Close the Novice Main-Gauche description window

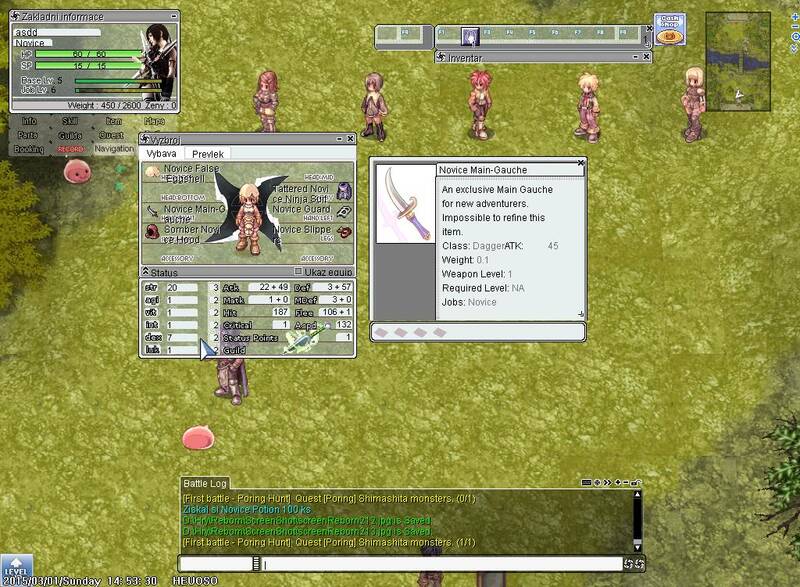pyautogui.click(x=580, y=162)
